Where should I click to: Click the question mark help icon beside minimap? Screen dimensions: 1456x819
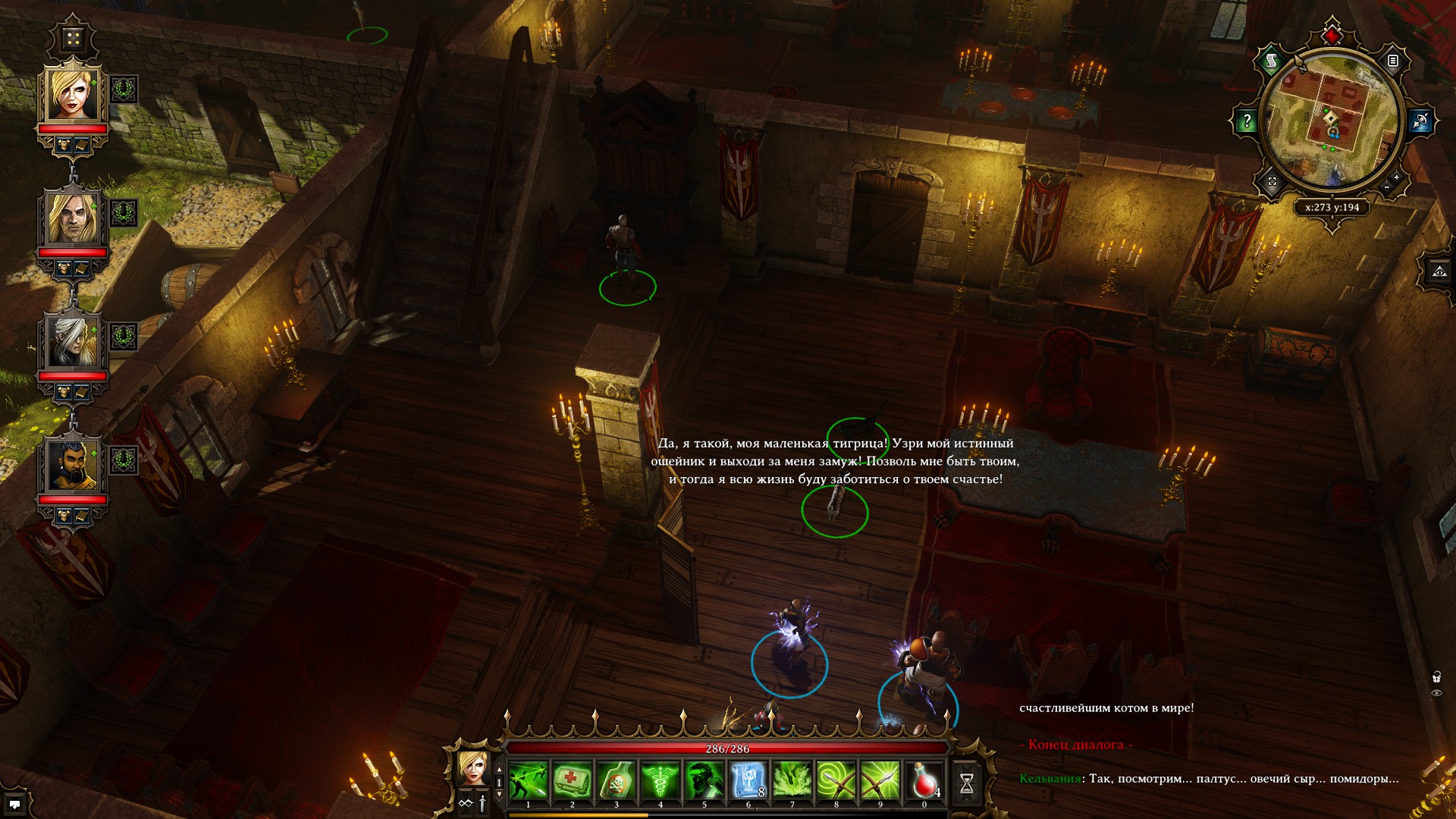coord(1247,120)
